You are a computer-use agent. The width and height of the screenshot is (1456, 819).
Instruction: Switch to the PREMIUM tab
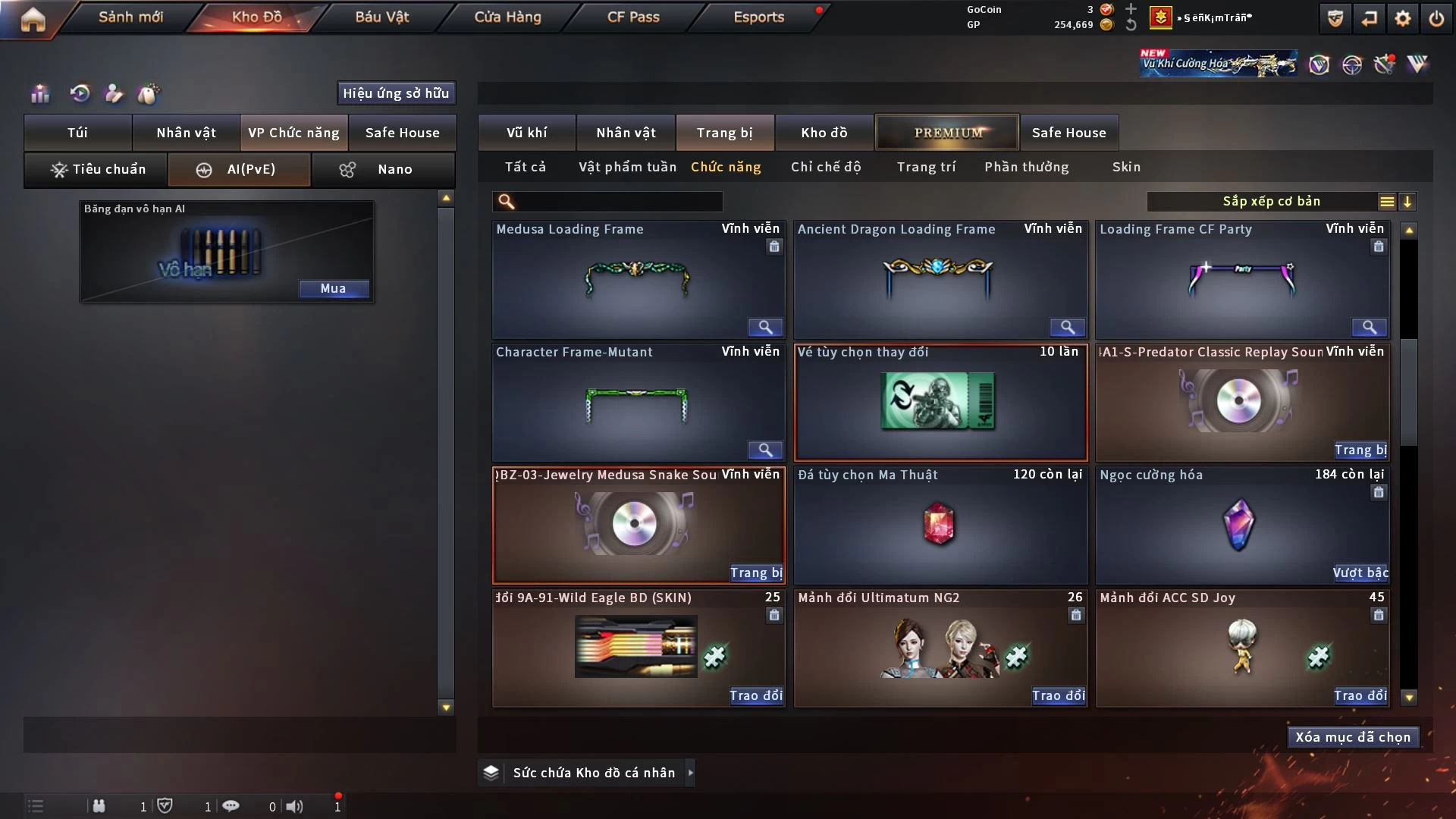tap(947, 133)
